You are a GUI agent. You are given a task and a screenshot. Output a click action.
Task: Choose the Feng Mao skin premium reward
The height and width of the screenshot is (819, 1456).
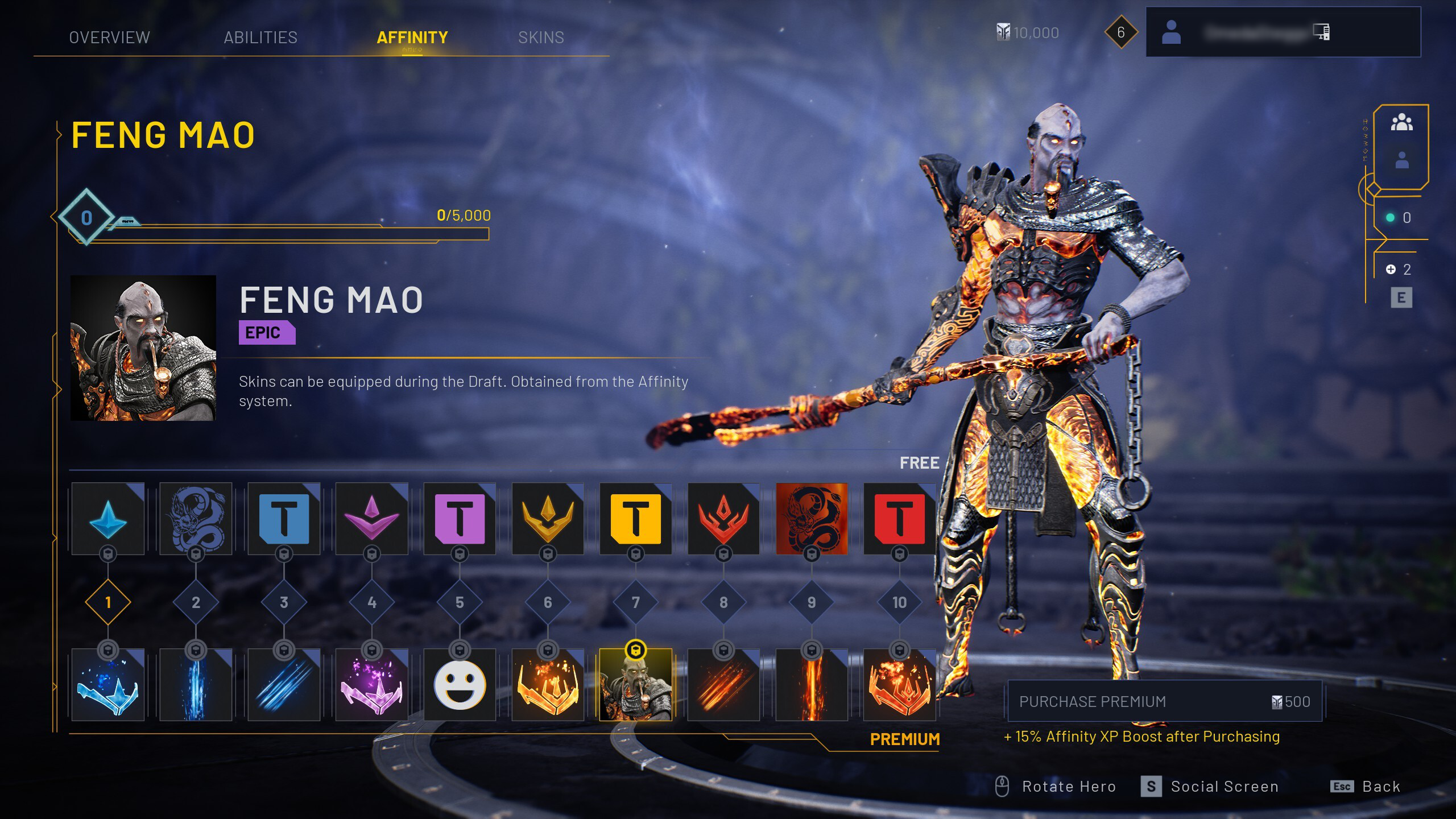coord(635,685)
